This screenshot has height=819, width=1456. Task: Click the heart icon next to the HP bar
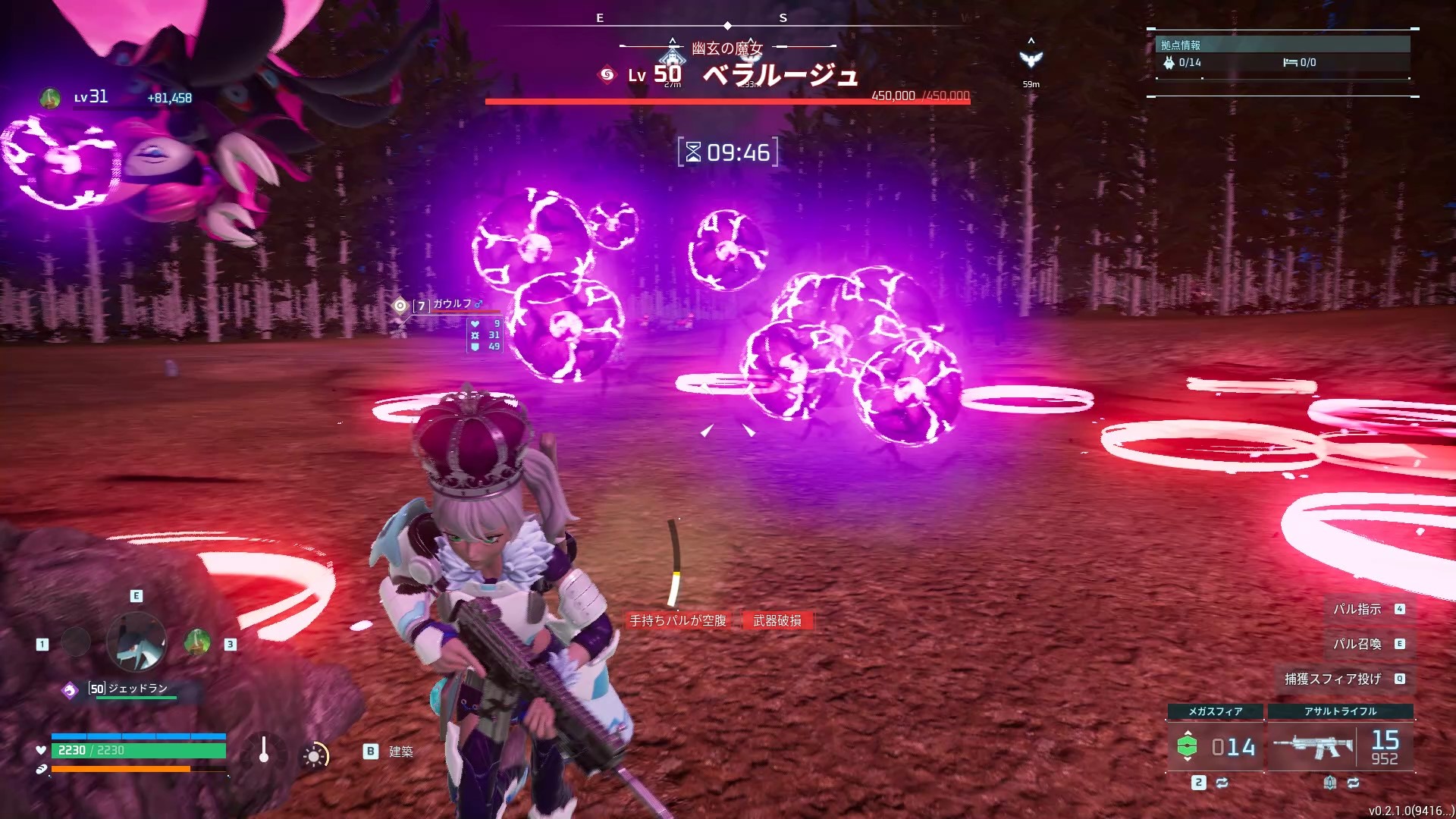tap(40, 751)
